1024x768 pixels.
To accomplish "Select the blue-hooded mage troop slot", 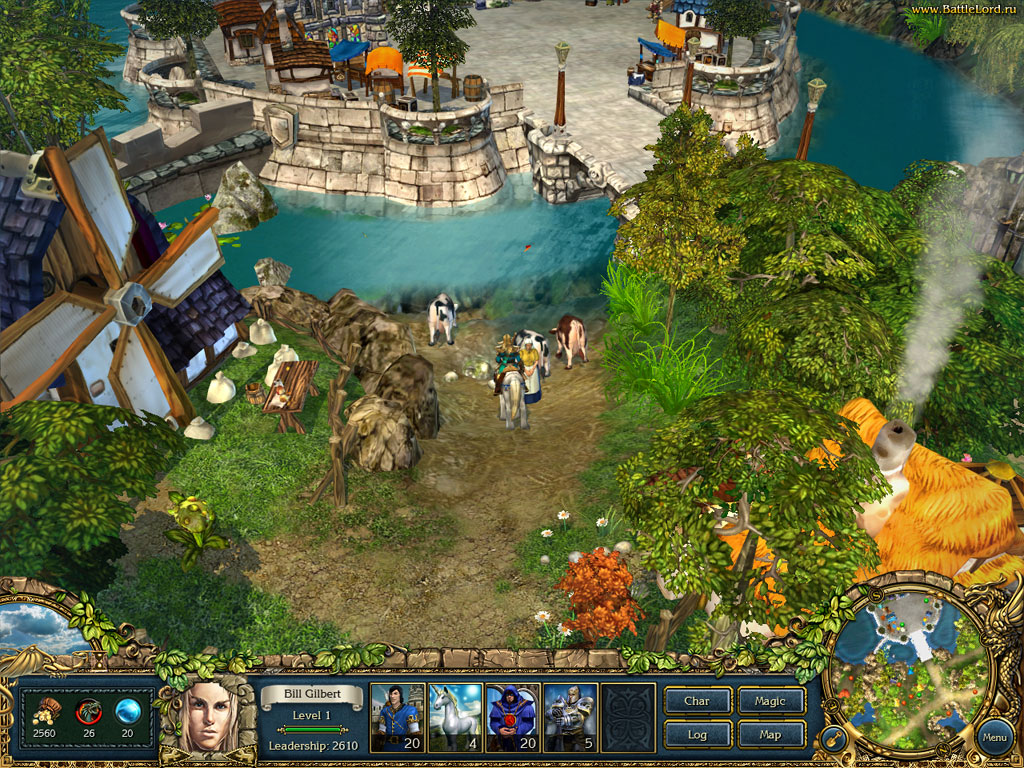I will 513,717.
